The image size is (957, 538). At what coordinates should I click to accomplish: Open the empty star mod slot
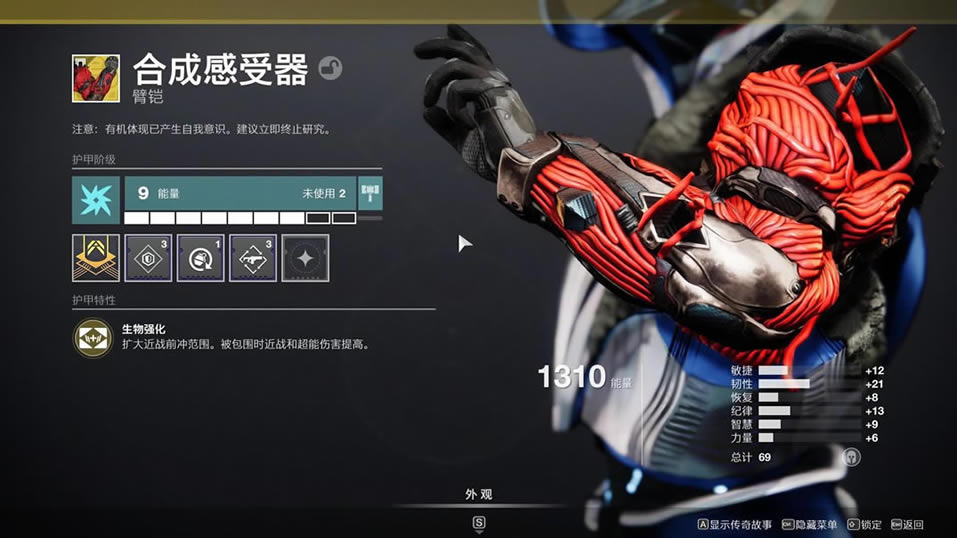pyautogui.click(x=305, y=258)
